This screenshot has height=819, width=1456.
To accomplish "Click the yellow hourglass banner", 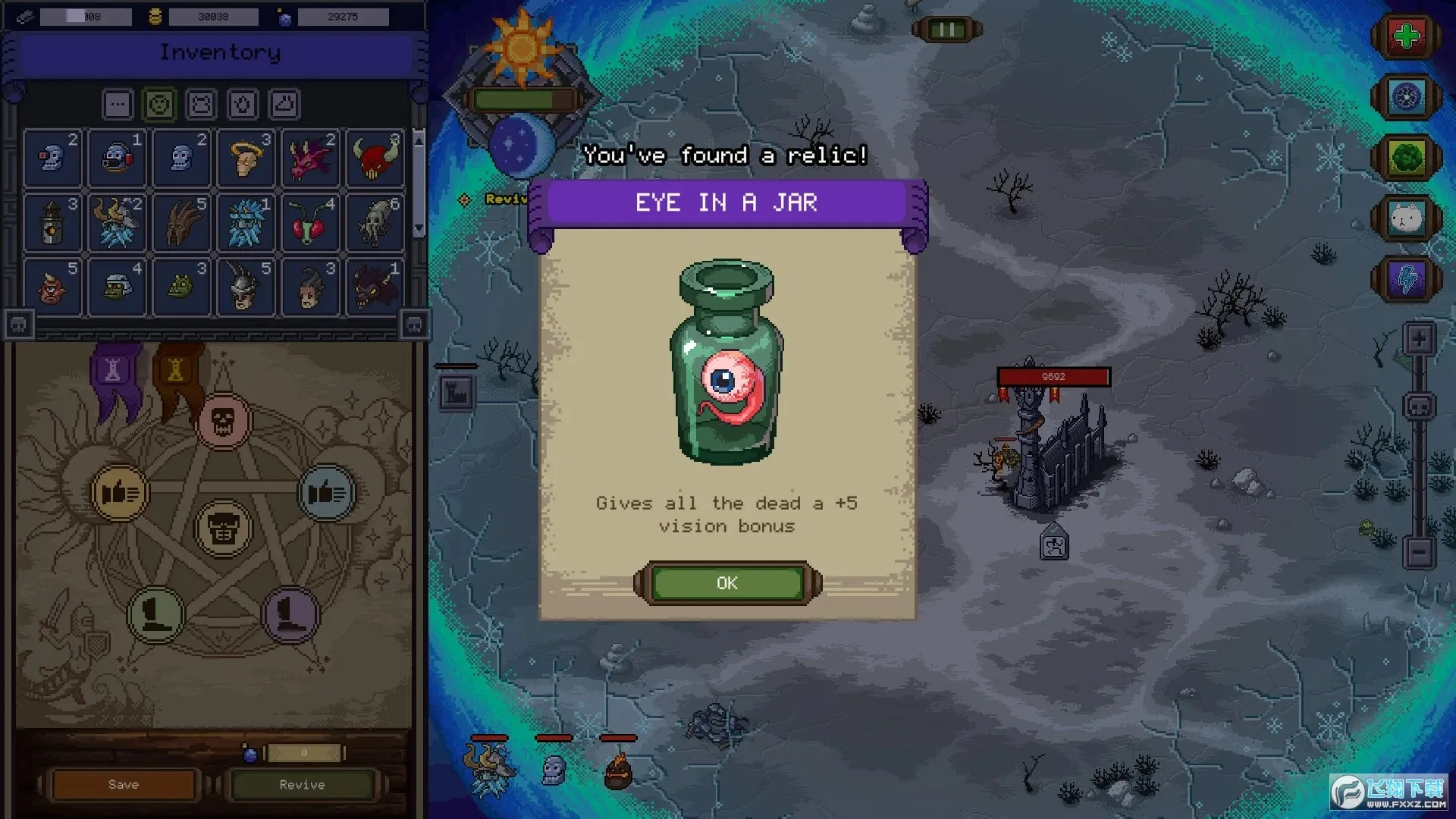I will 176,369.
